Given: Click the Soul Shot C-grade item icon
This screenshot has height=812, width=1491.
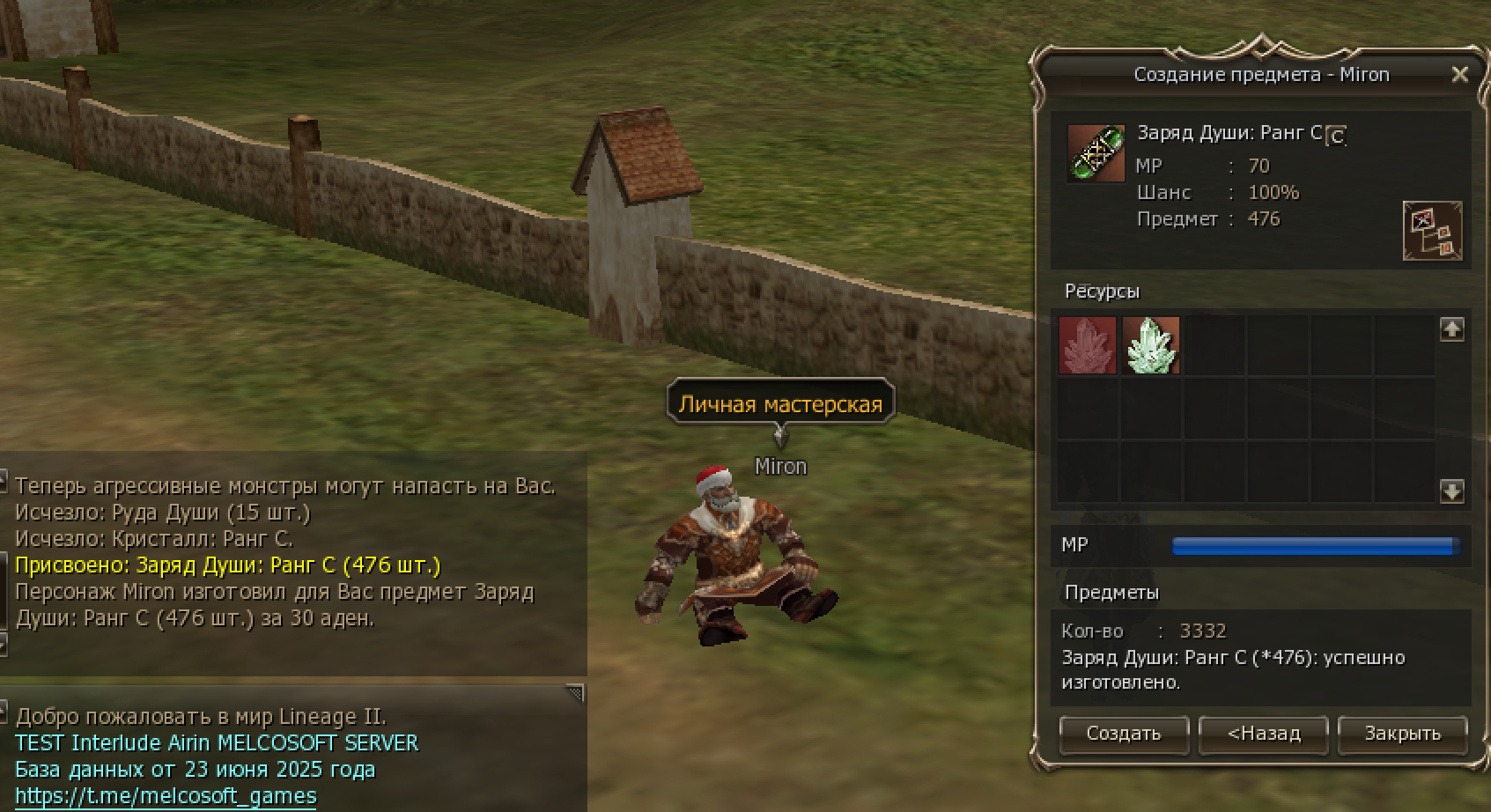Looking at the screenshot, I should [1096, 153].
